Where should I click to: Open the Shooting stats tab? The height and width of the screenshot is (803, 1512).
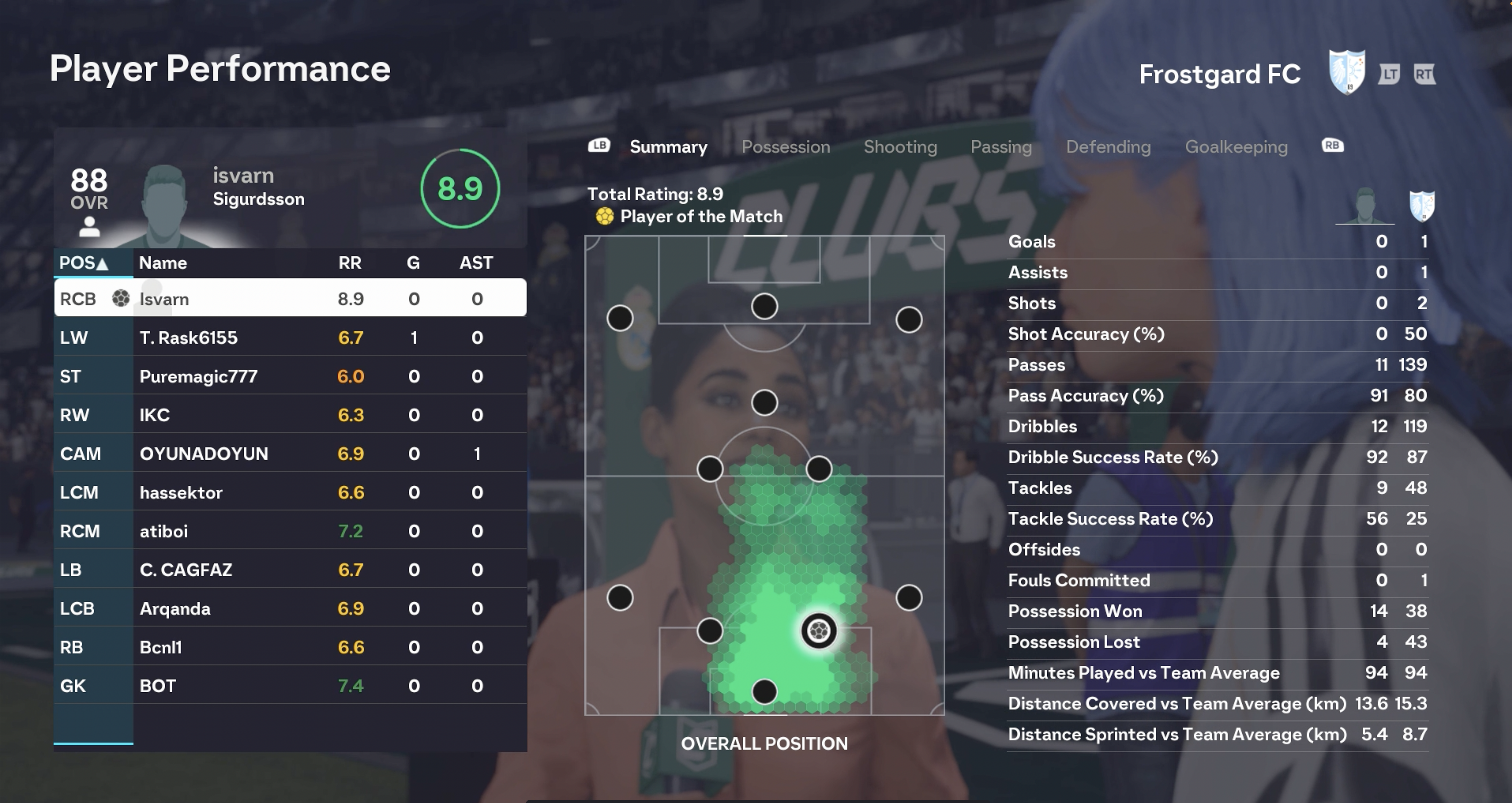click(900, 147)
